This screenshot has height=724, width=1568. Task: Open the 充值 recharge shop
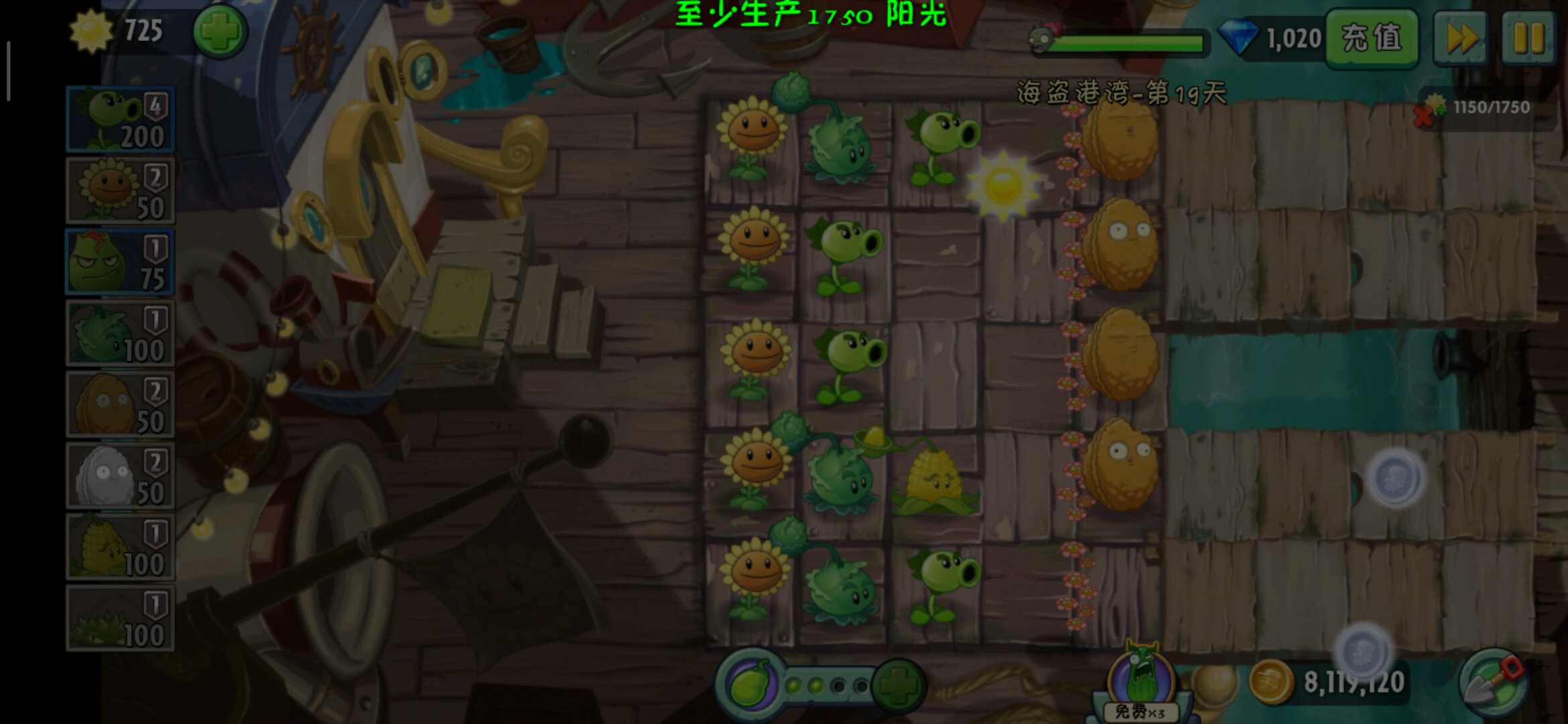[1372, 38]
